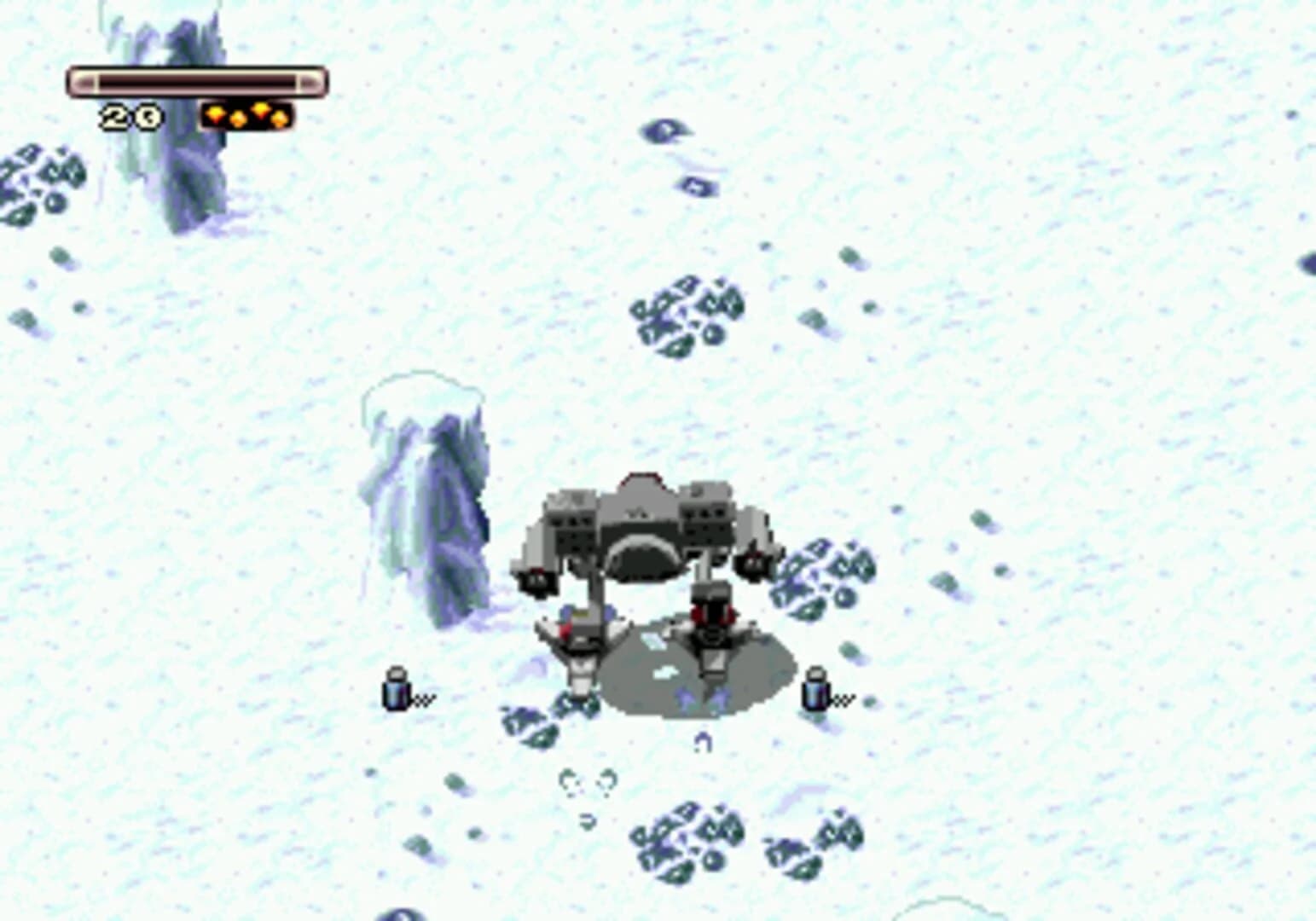Image resolution: width=1316 pixels, height=921 pixels.
Task: Click the right barrel pickup item
Action: coord(816,692)
